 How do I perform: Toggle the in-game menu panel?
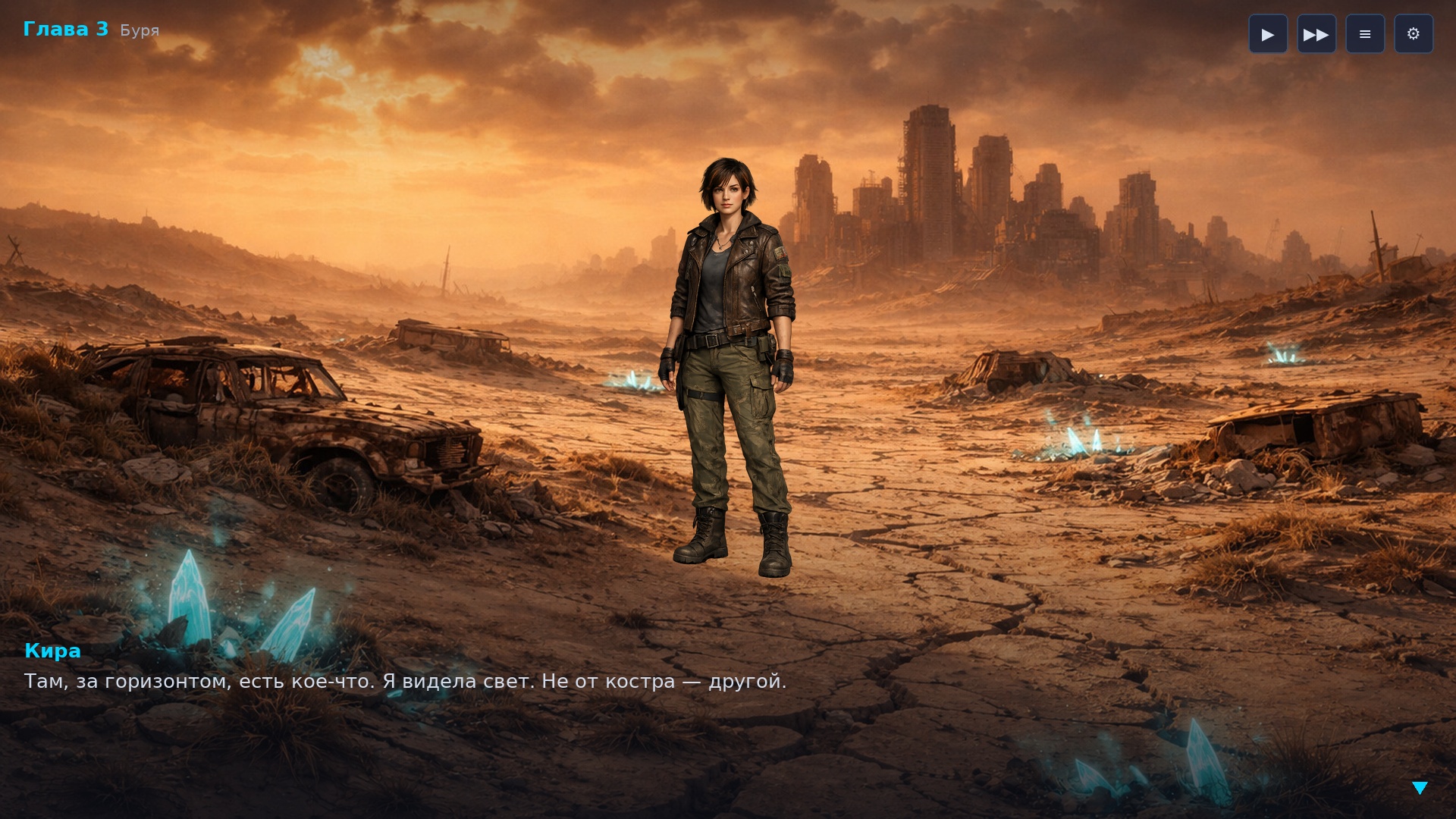[1365, 33]
